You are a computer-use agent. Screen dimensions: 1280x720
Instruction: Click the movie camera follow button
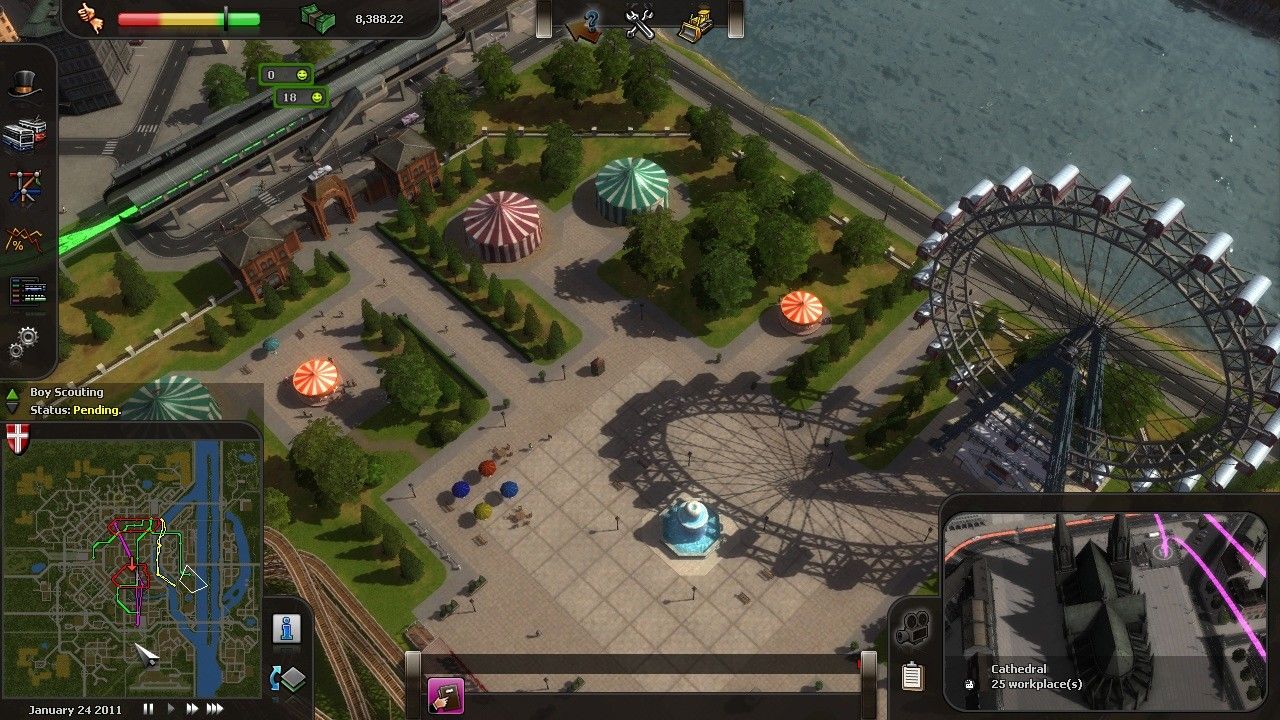(911, 628)
